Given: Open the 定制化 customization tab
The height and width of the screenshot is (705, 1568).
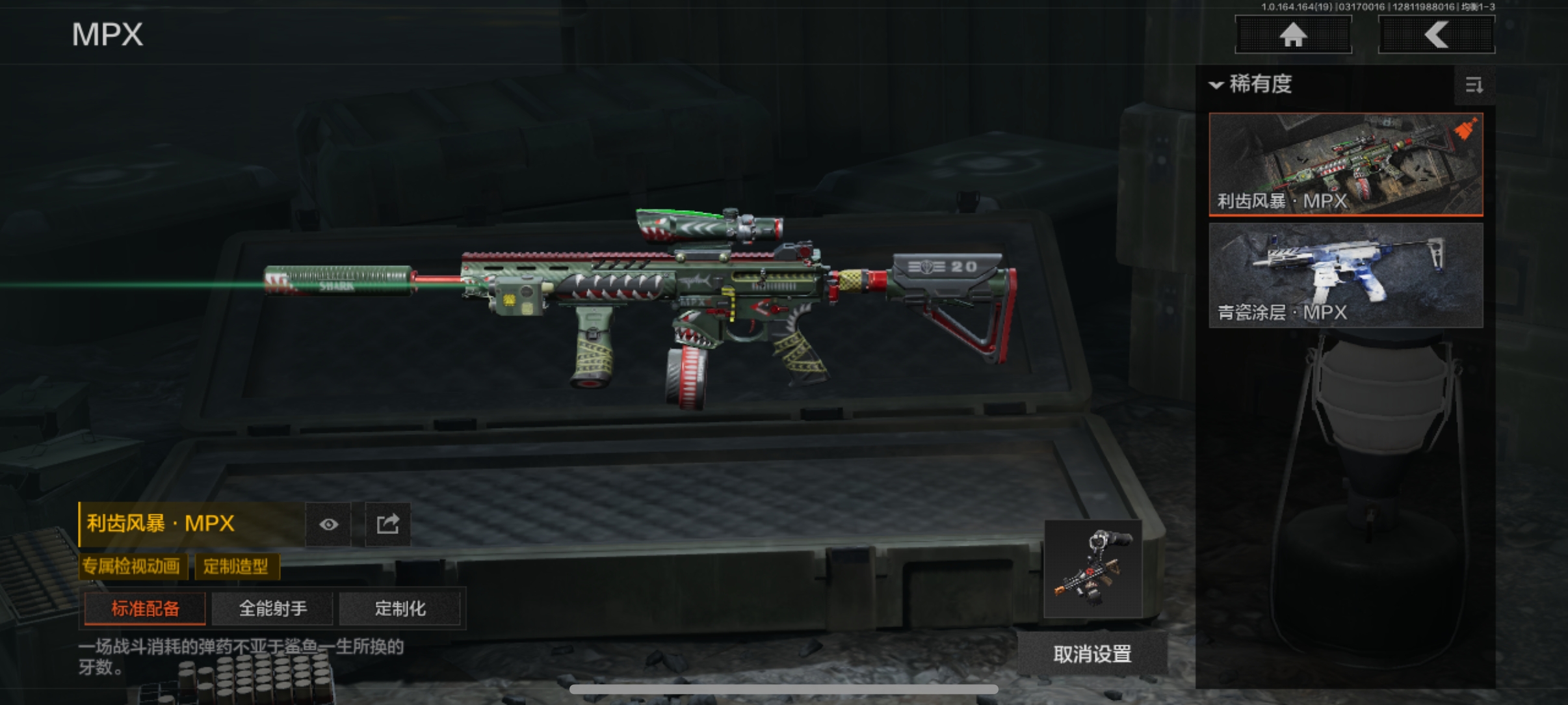Looking at the screenshot, I should click(400, 609).
